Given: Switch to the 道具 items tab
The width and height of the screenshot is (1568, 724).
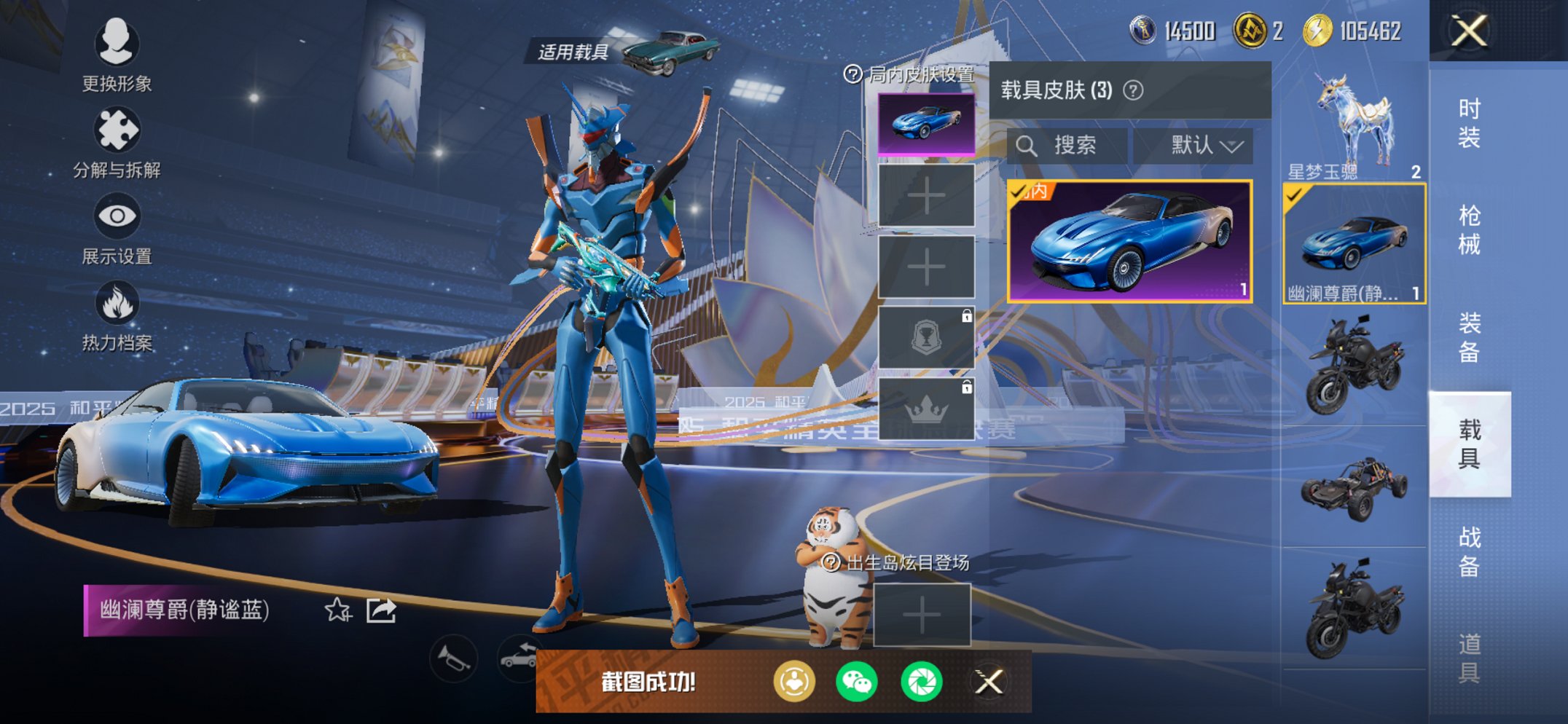Looking at the screenshot, I should (x=1469, y=658).
